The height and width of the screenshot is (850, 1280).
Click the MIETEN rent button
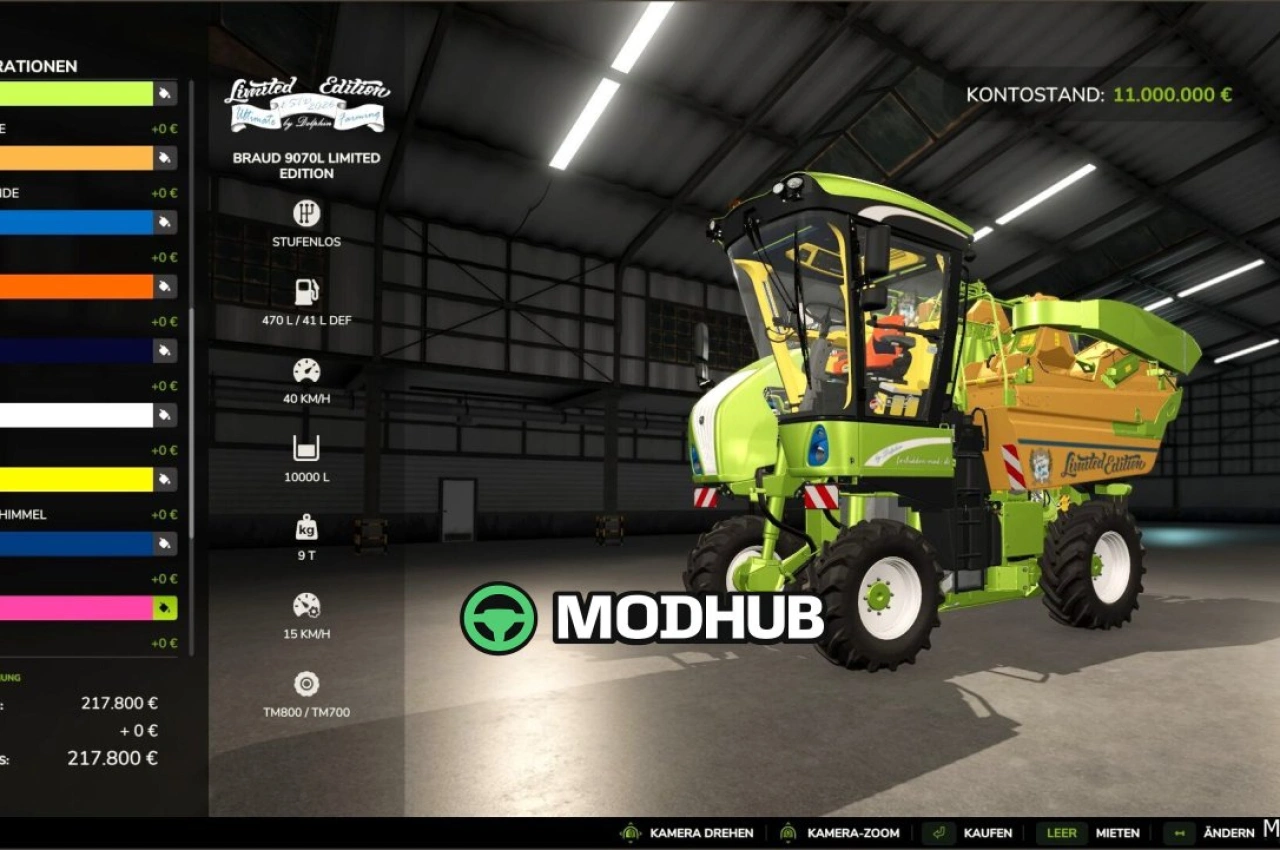click(1119, 833)
